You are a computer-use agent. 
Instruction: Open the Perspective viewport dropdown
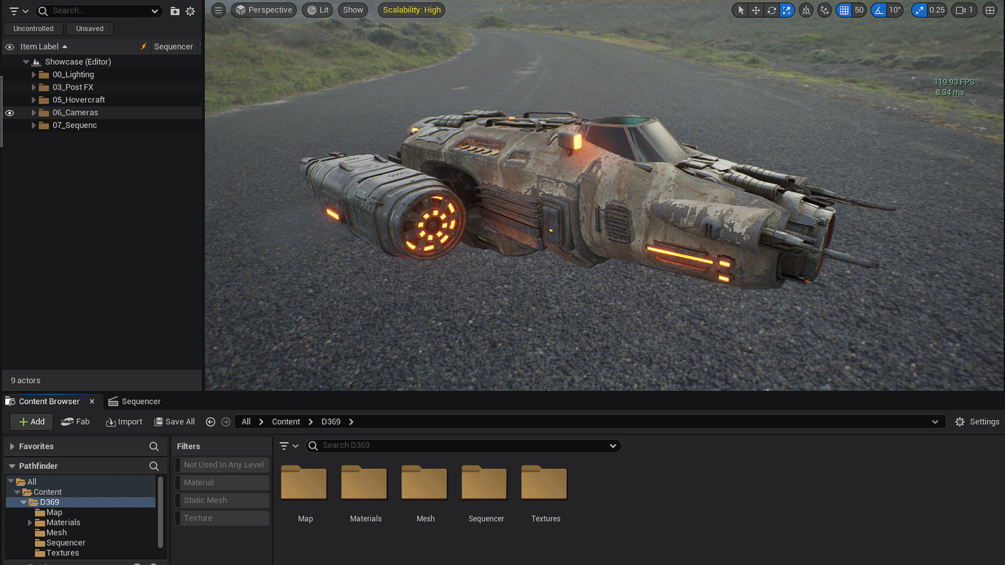pos(264,10)
